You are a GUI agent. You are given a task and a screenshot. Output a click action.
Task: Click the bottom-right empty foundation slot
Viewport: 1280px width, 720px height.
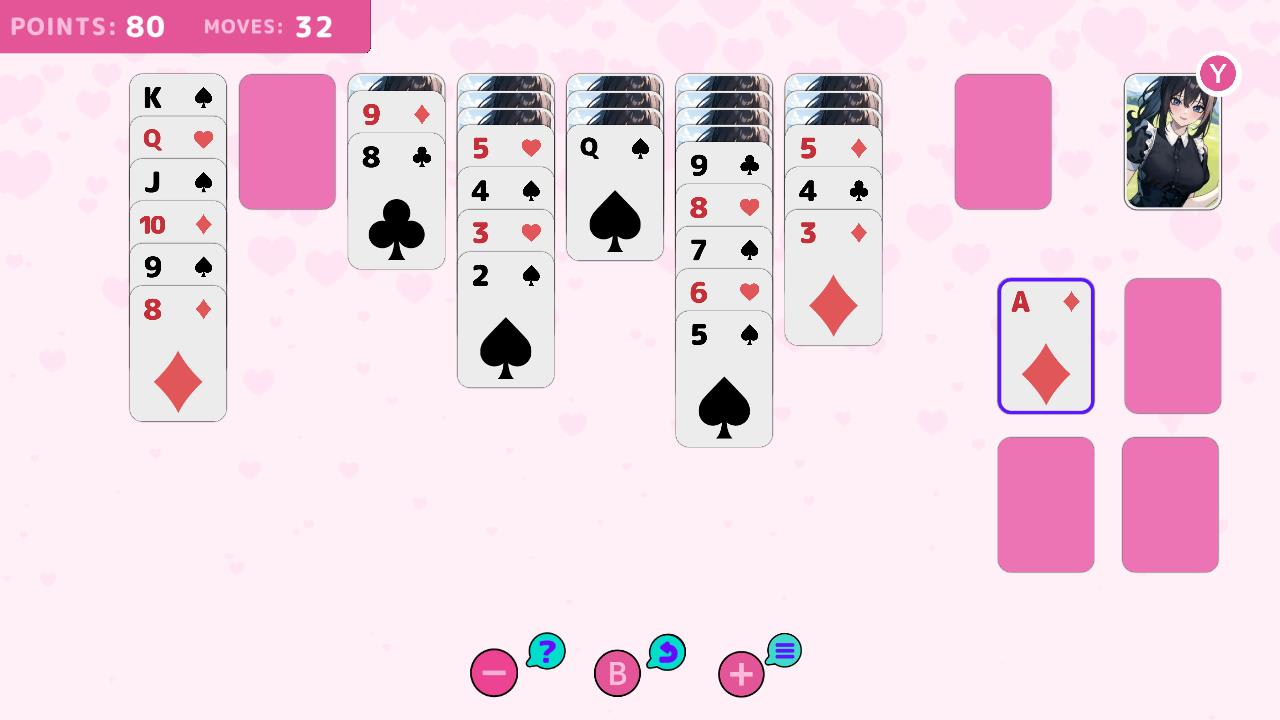coord(1172,503)
